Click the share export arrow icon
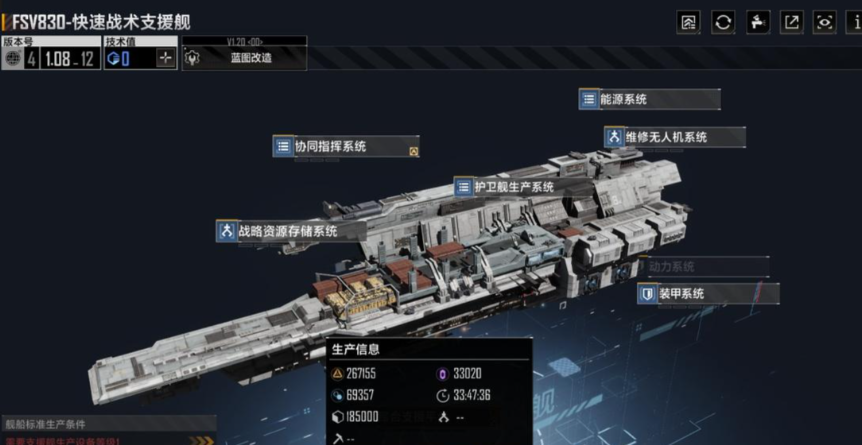The image size is (862, 445). click(791, 22)
